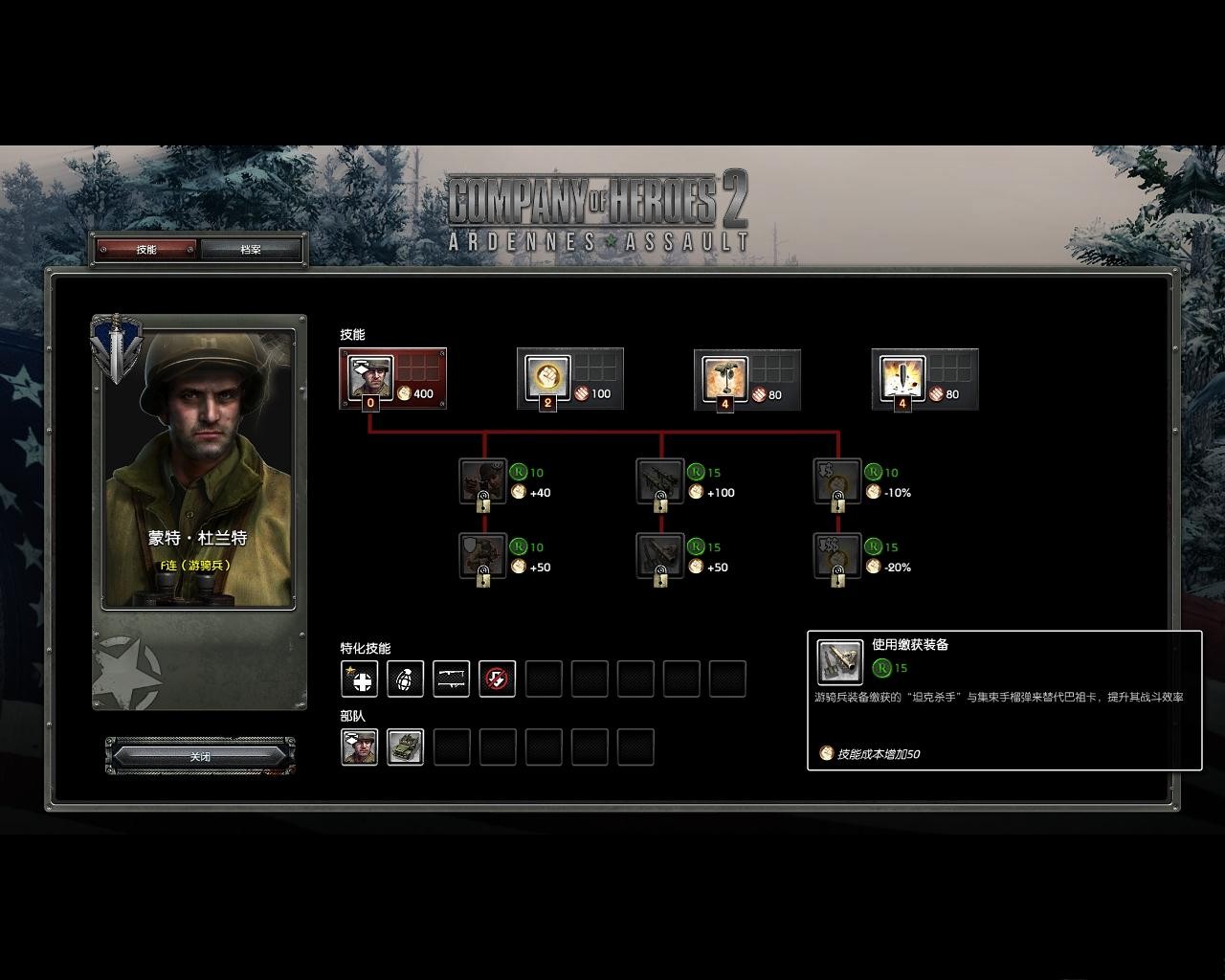
Task: Select the 技能 (skills) tab
Action: click(x=146, y=250)
